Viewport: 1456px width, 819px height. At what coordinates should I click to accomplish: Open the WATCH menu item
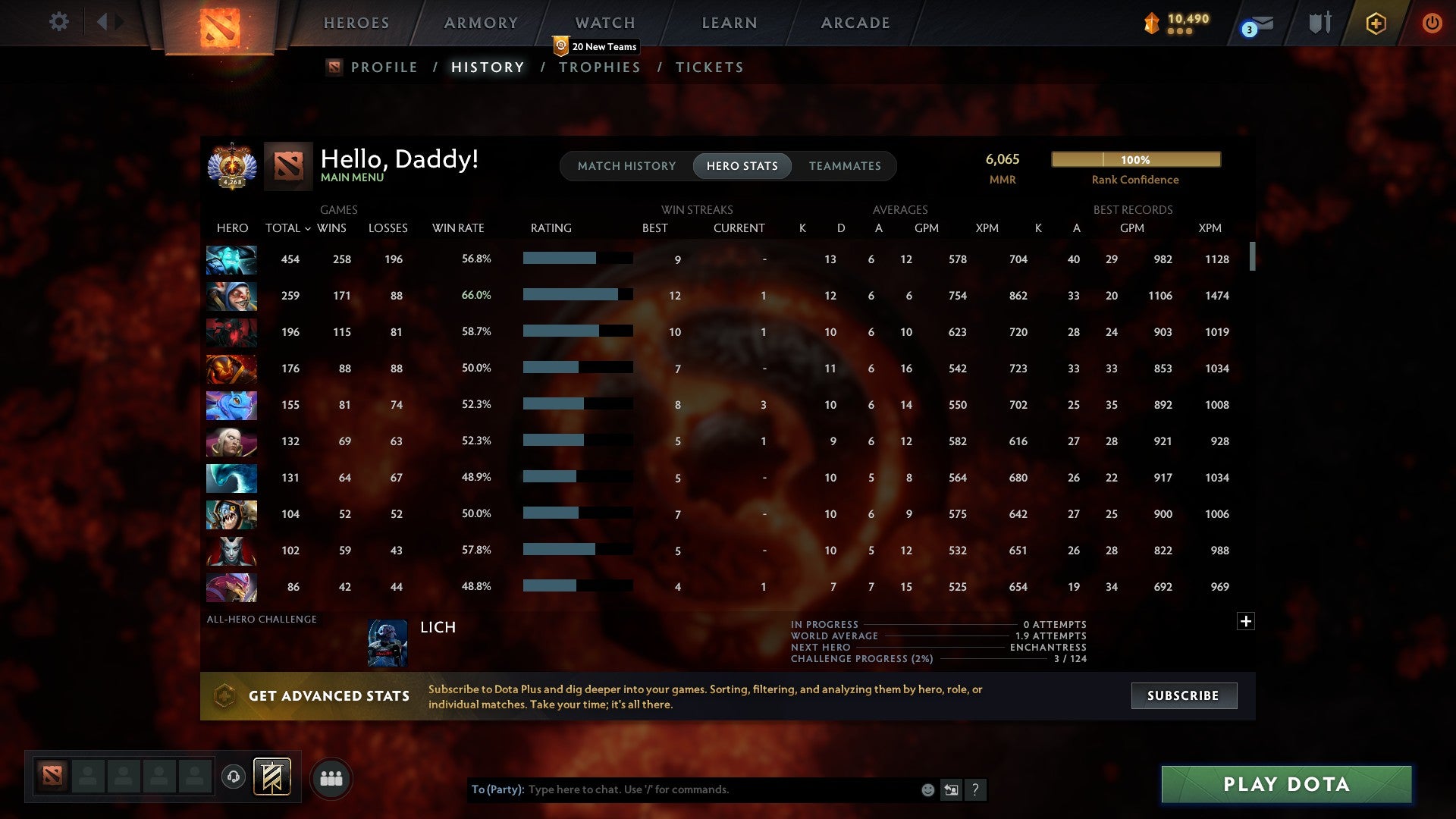pos(604,22)
